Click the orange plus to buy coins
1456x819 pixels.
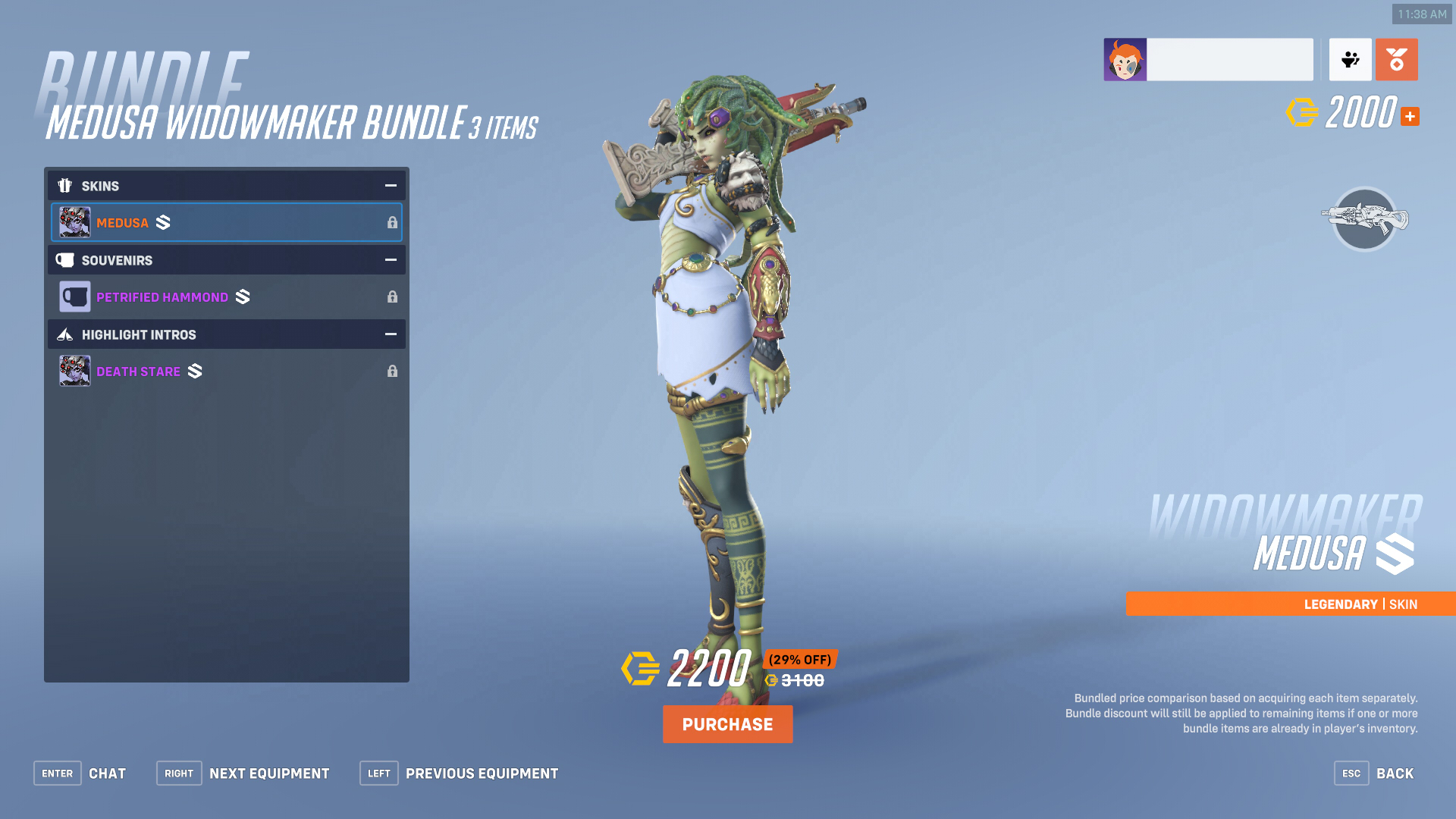point(1410,116)
